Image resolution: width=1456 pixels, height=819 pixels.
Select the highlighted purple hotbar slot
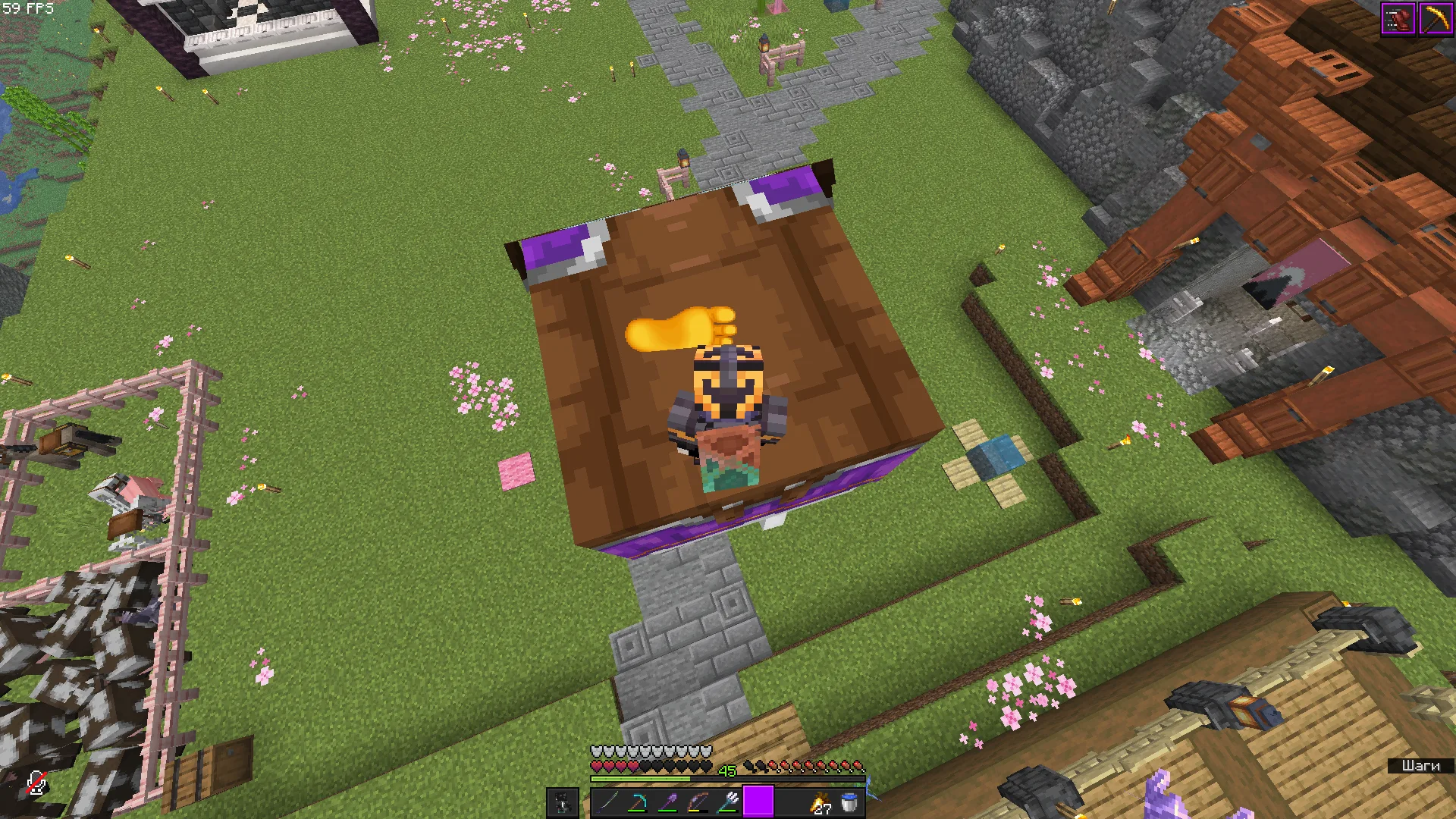click(x=758, y=802)
